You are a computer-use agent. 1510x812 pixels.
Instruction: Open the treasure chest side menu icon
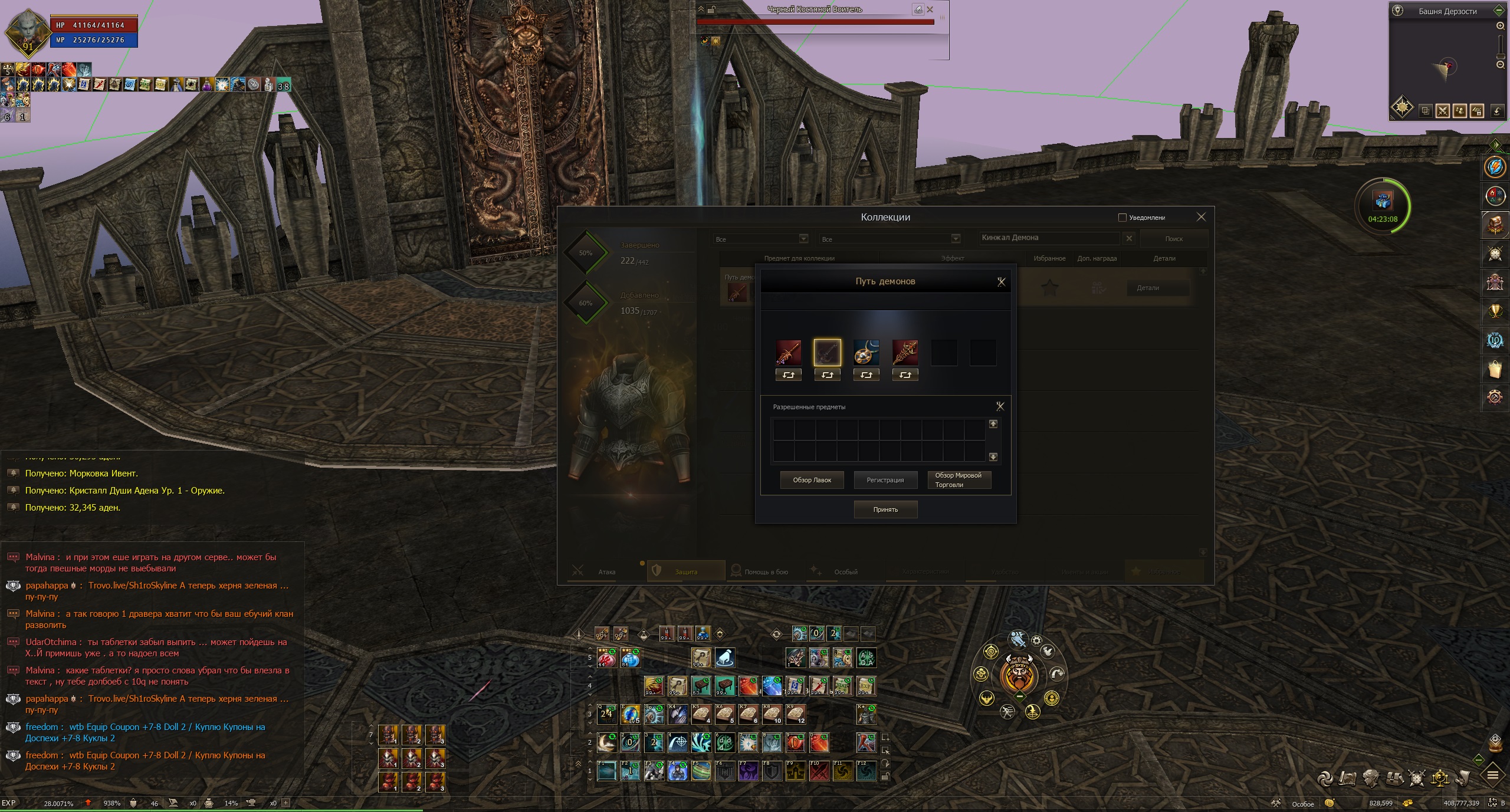[x=1495, y=225]
